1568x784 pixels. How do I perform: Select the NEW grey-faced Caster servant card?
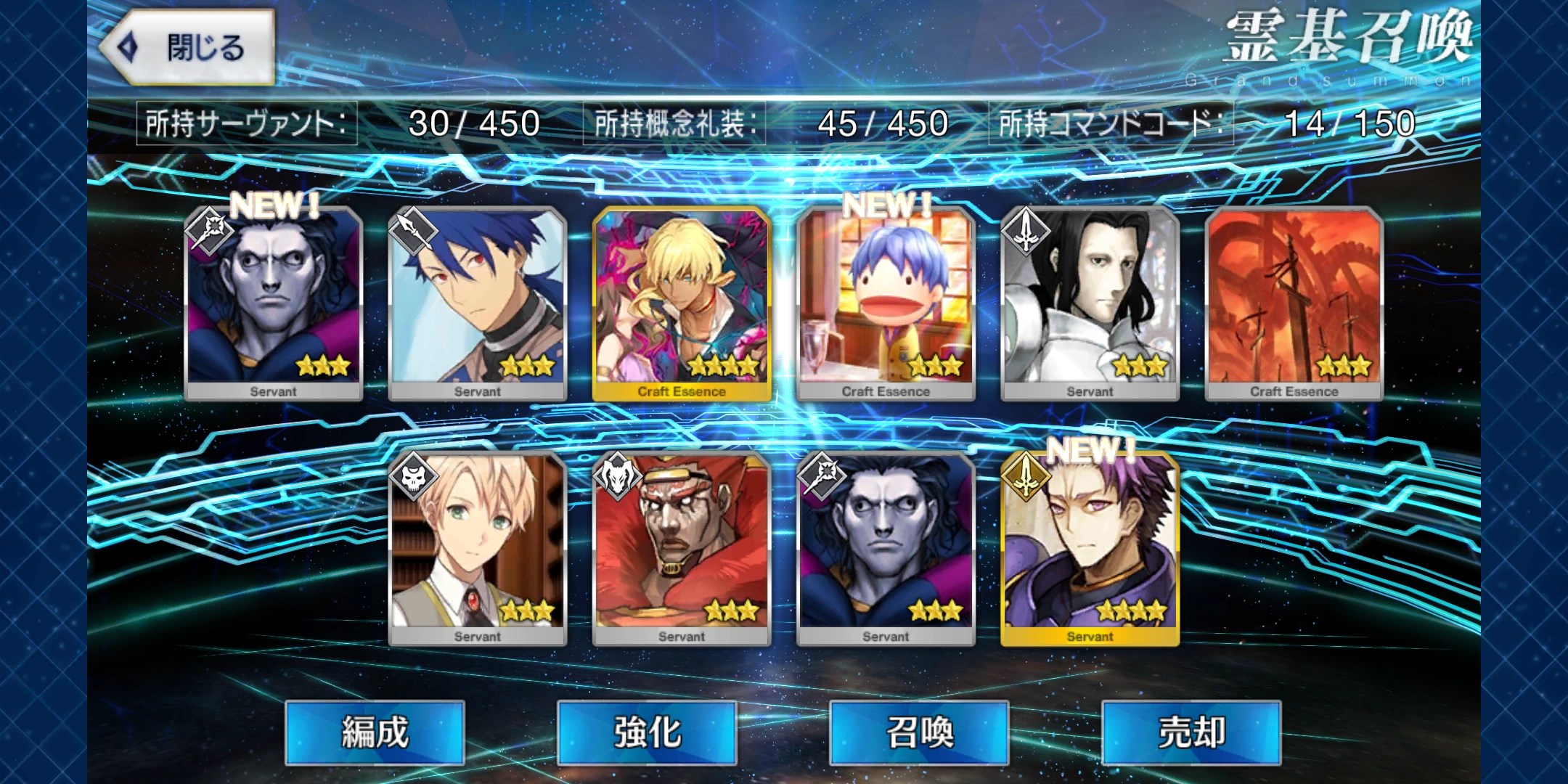(x=274, y=302)
